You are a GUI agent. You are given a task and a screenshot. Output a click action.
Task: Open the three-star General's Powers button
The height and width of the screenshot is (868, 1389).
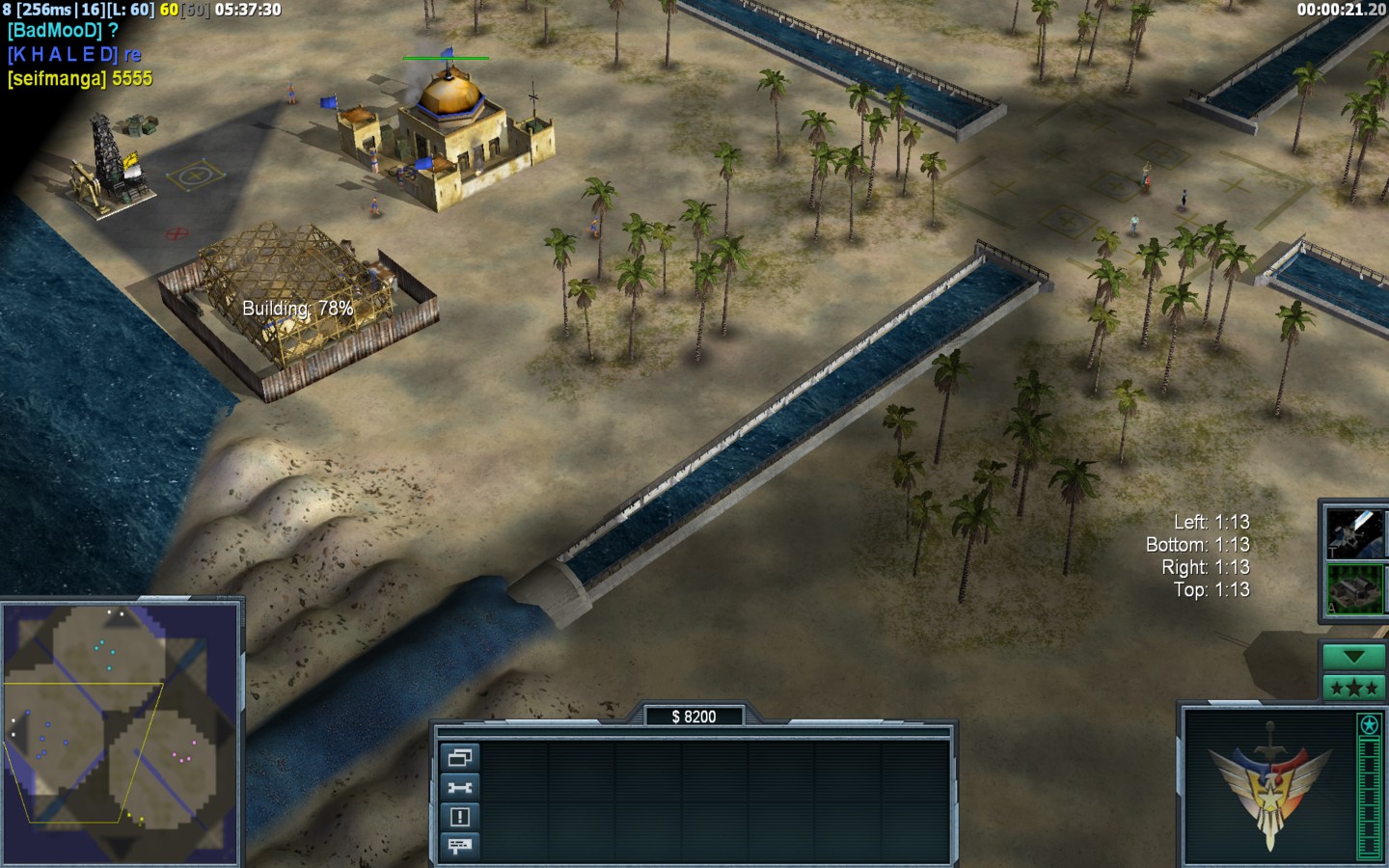(1353, 688)
